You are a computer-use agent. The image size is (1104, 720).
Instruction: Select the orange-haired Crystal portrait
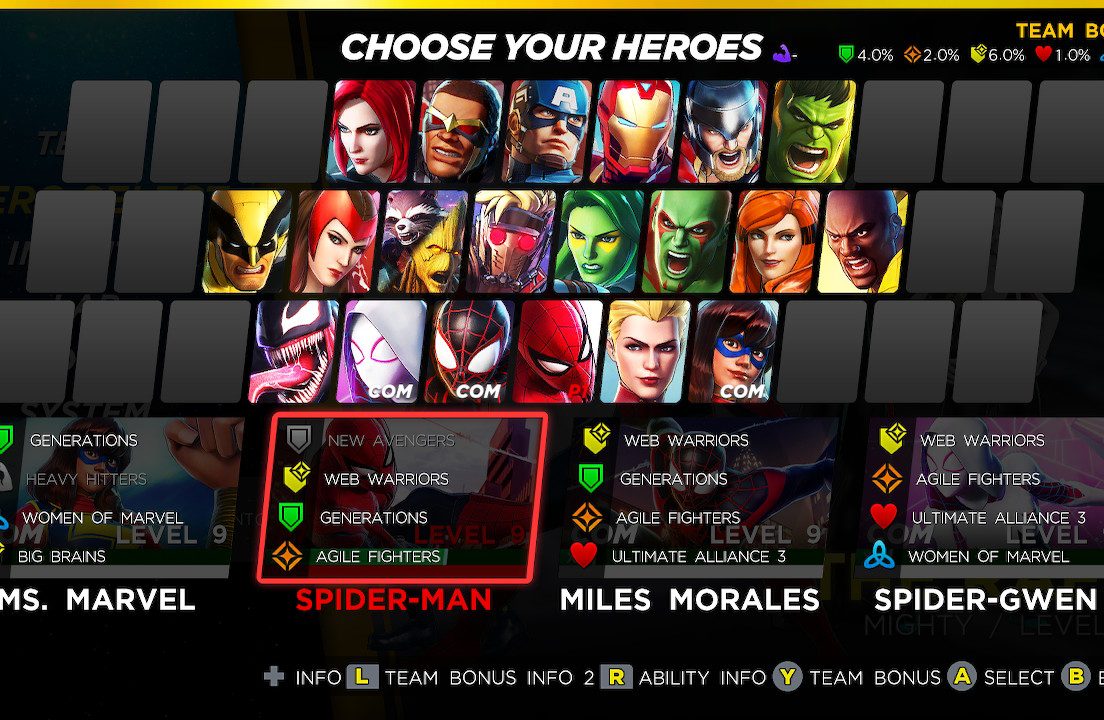pos(775,241)
